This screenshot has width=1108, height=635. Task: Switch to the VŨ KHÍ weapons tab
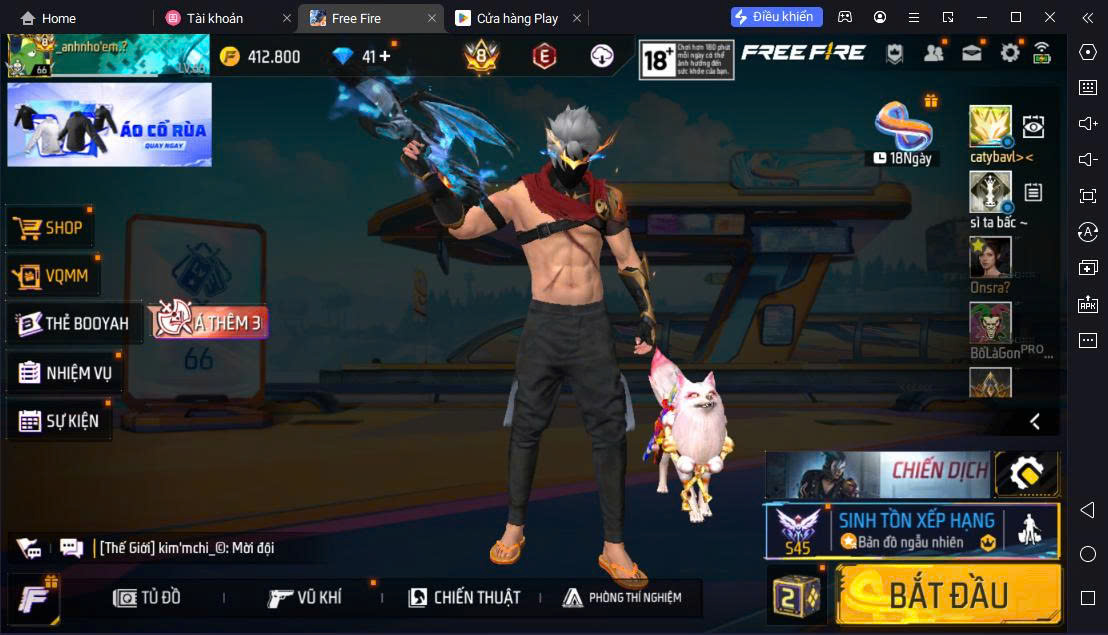coord(305,598)
